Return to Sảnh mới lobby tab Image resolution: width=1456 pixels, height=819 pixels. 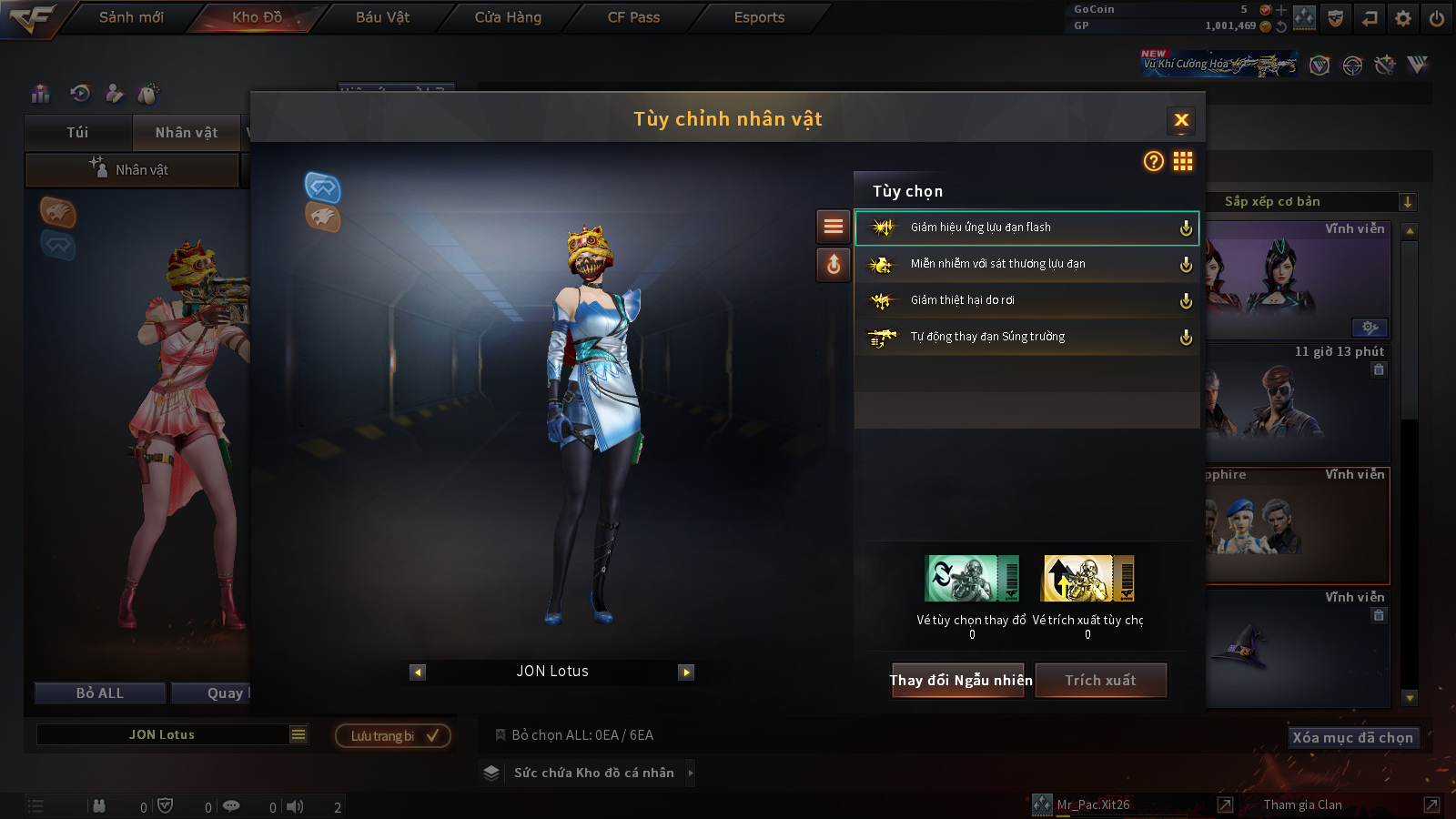tap(131, 17)
